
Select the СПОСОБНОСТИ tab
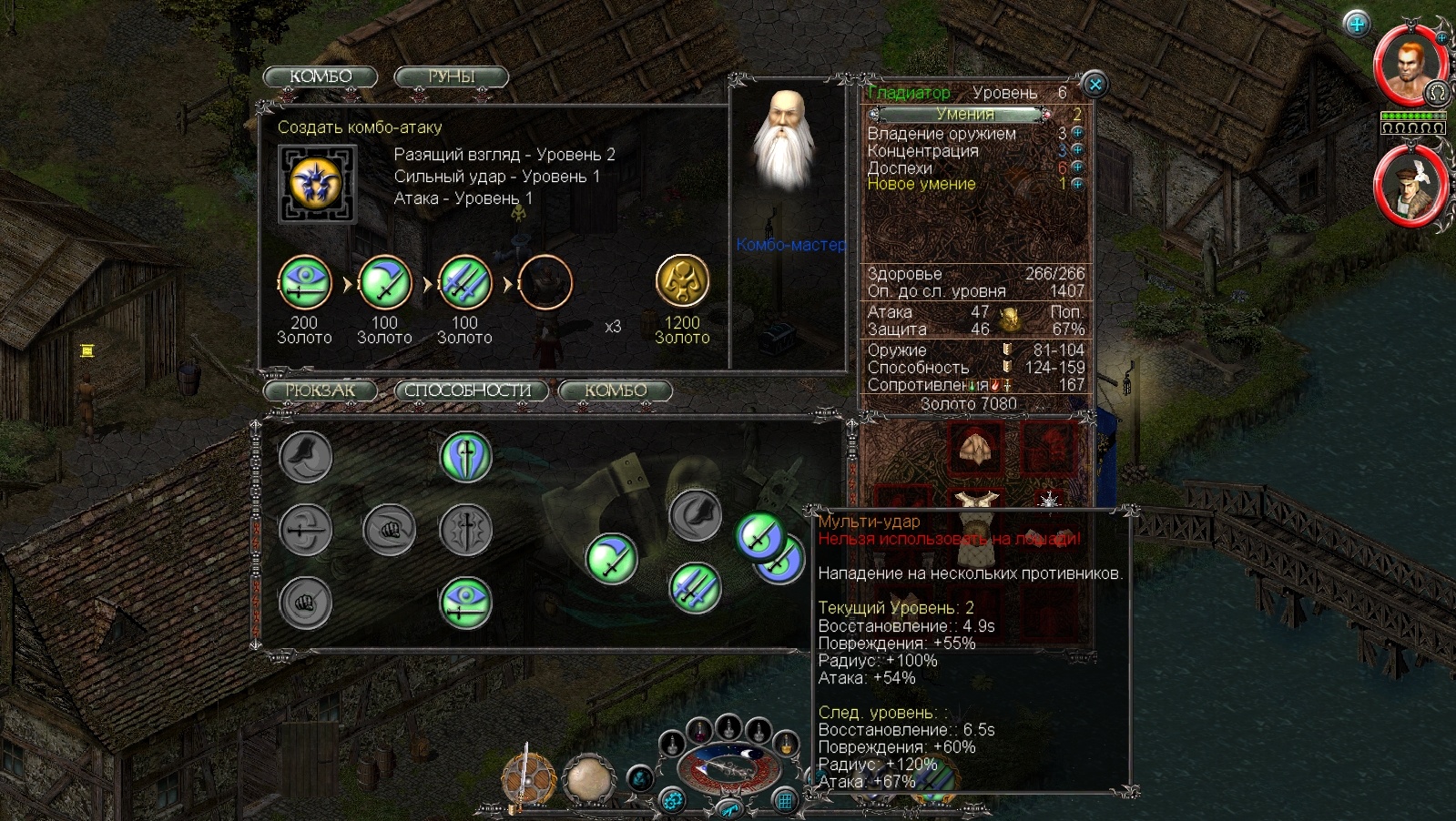tap(469, 390)
